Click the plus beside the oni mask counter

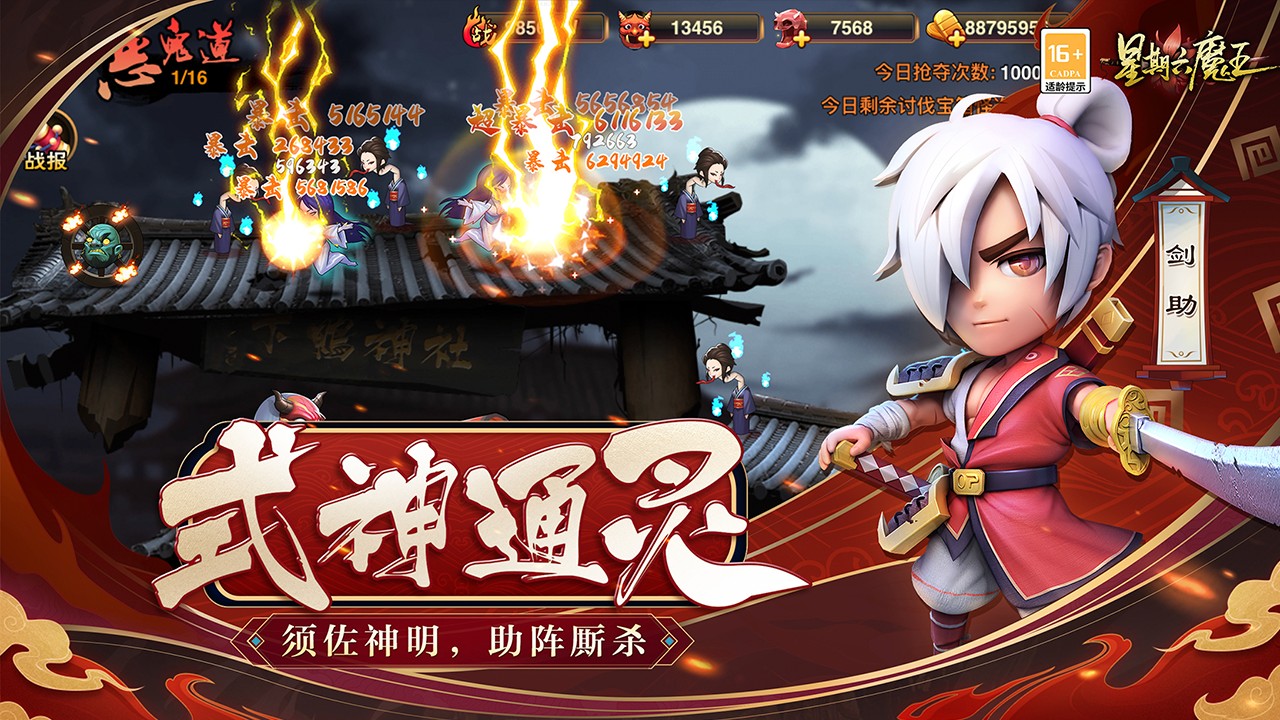(645, 38)
